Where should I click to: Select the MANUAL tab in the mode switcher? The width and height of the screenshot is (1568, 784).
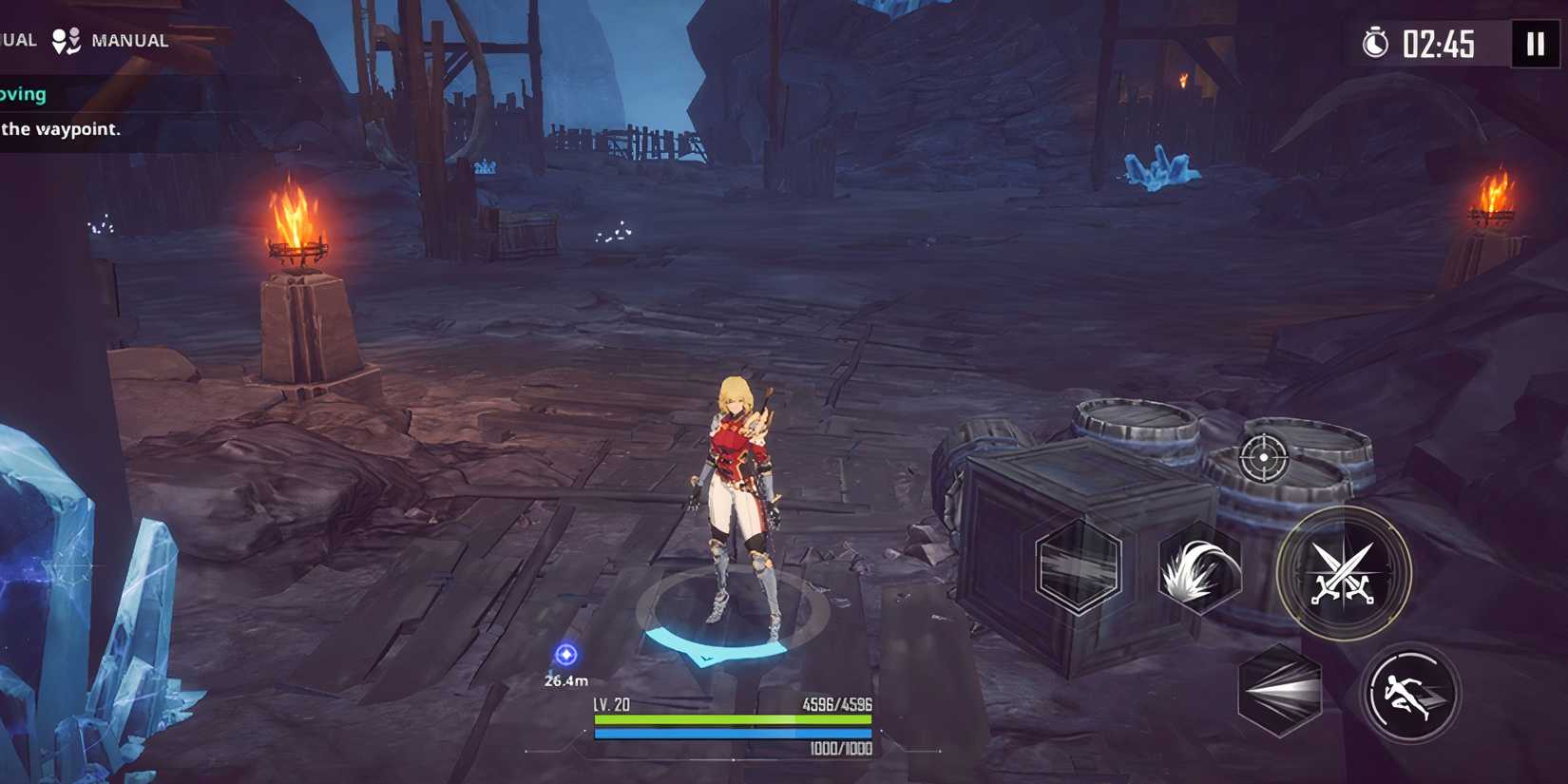[x=129, y=40]
